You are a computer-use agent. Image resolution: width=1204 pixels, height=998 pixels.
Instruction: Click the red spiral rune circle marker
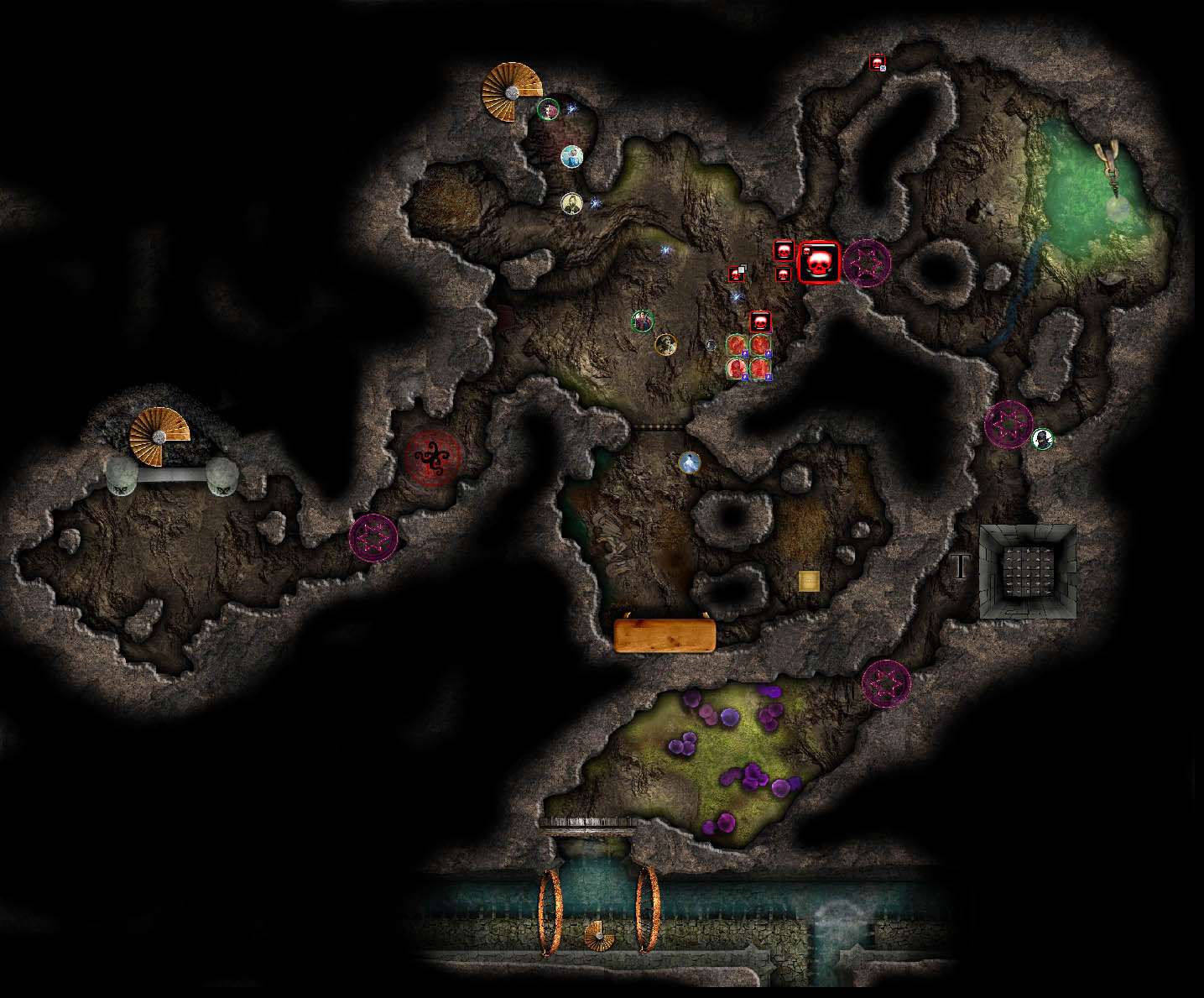coord(433,458)
